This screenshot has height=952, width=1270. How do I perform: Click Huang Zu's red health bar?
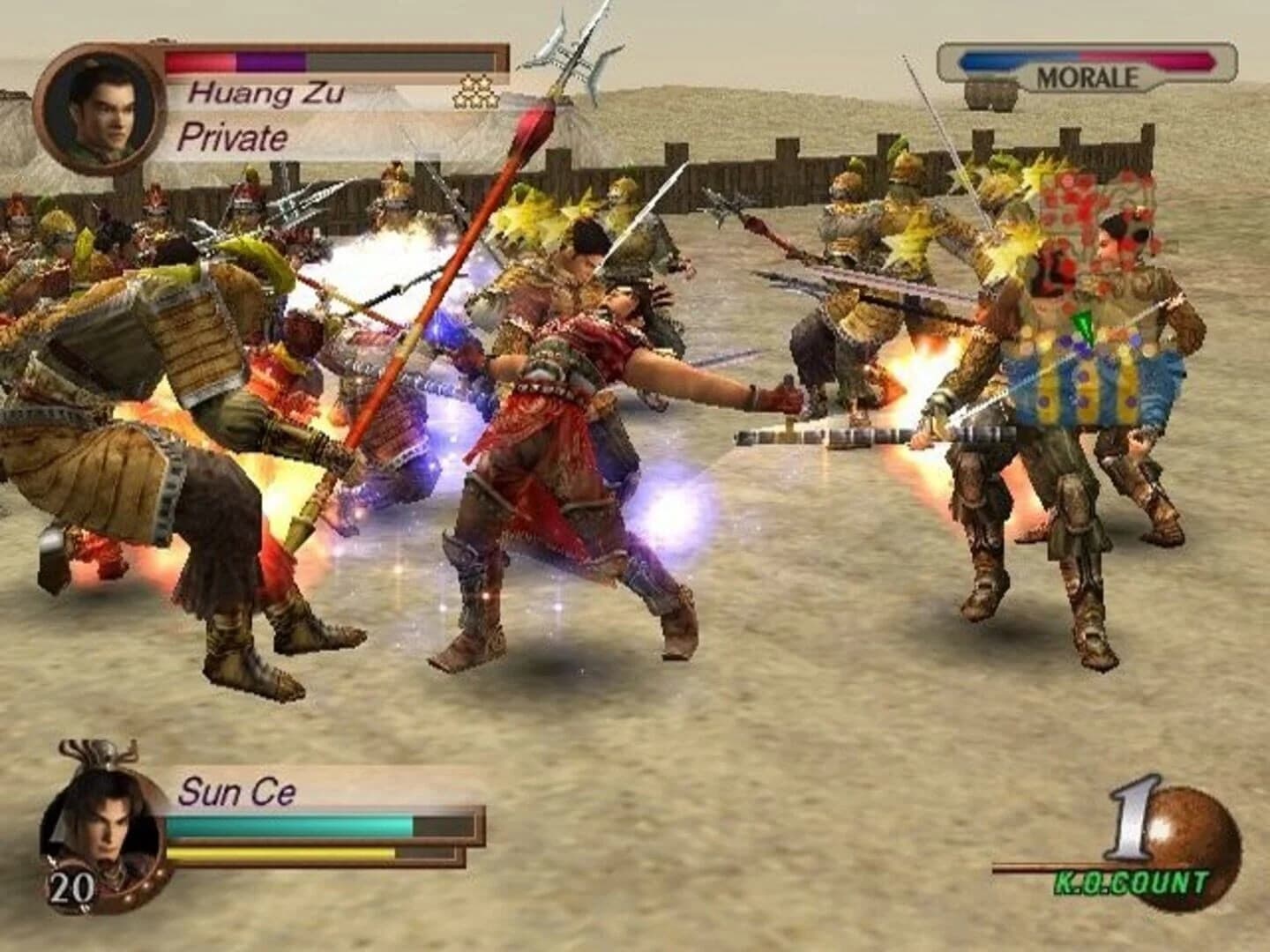click(x=198, y=60)
